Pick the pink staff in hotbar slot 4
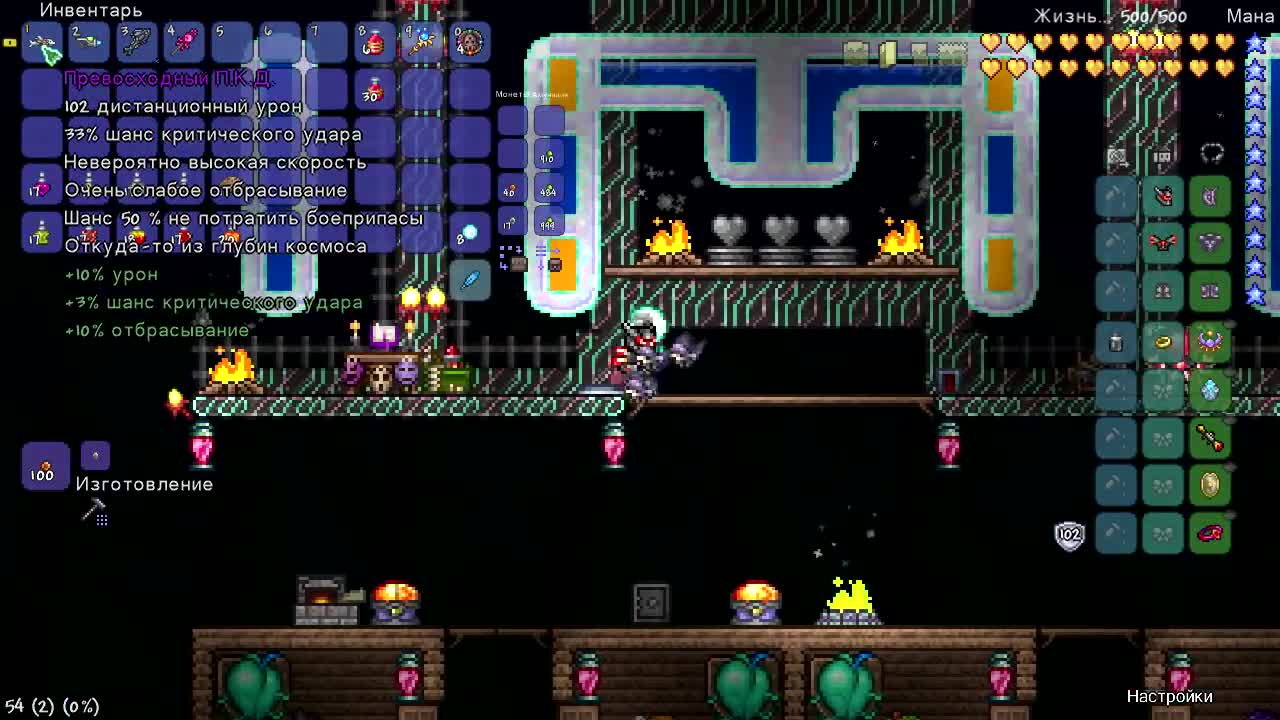The height and width of the screenshot is (720, 1280). (x=185, y=43)
